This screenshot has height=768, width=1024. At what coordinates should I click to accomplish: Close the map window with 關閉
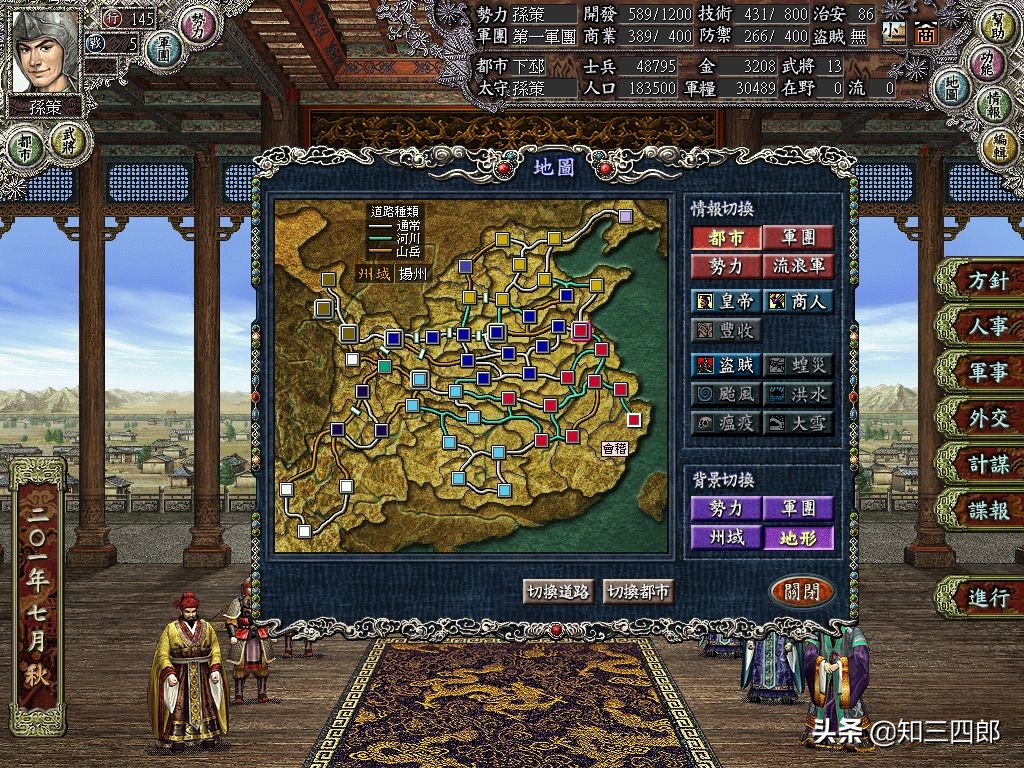coord(802,591)
